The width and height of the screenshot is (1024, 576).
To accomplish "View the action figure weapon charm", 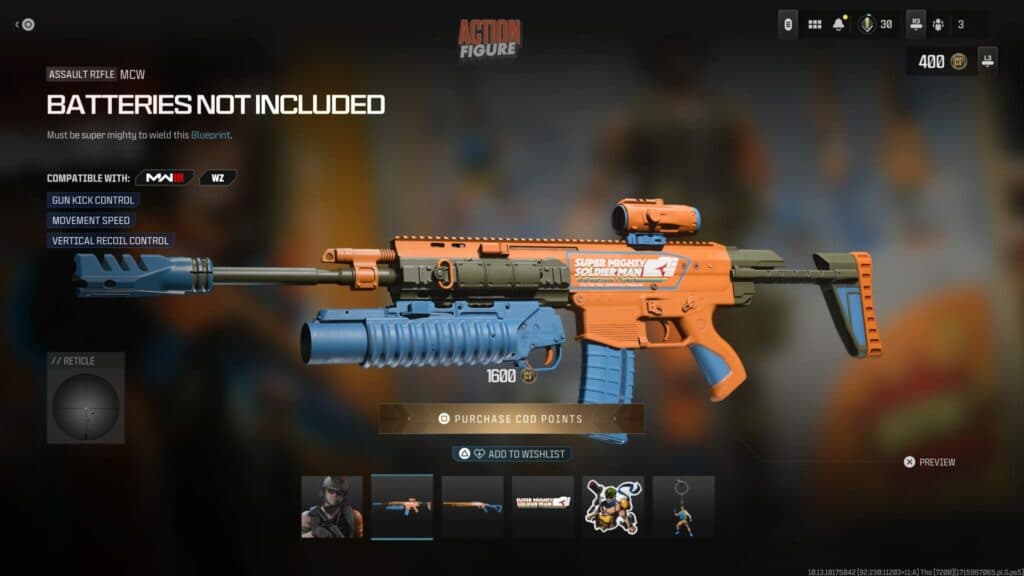I will click(x=683, y=507).
